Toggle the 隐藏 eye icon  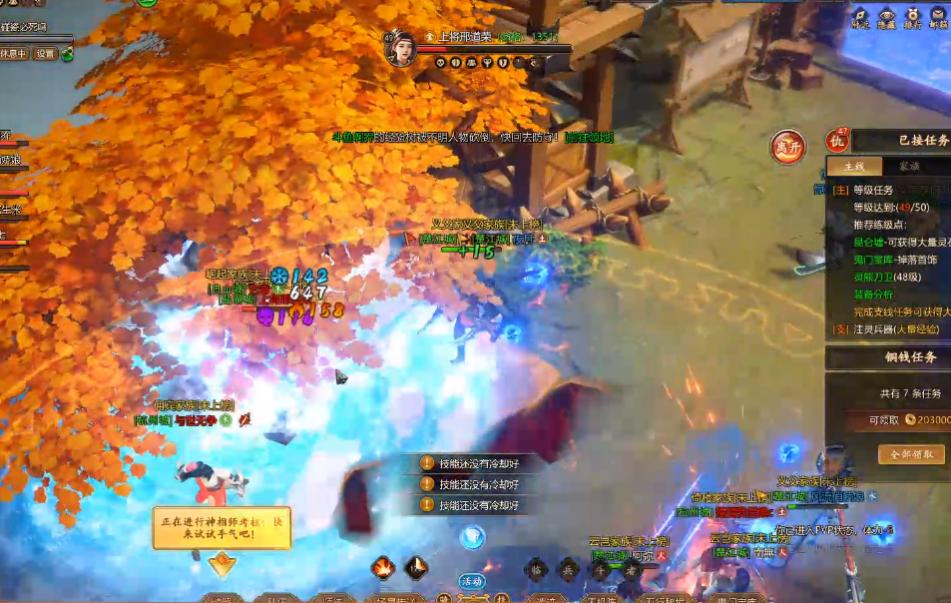[886, 17]
